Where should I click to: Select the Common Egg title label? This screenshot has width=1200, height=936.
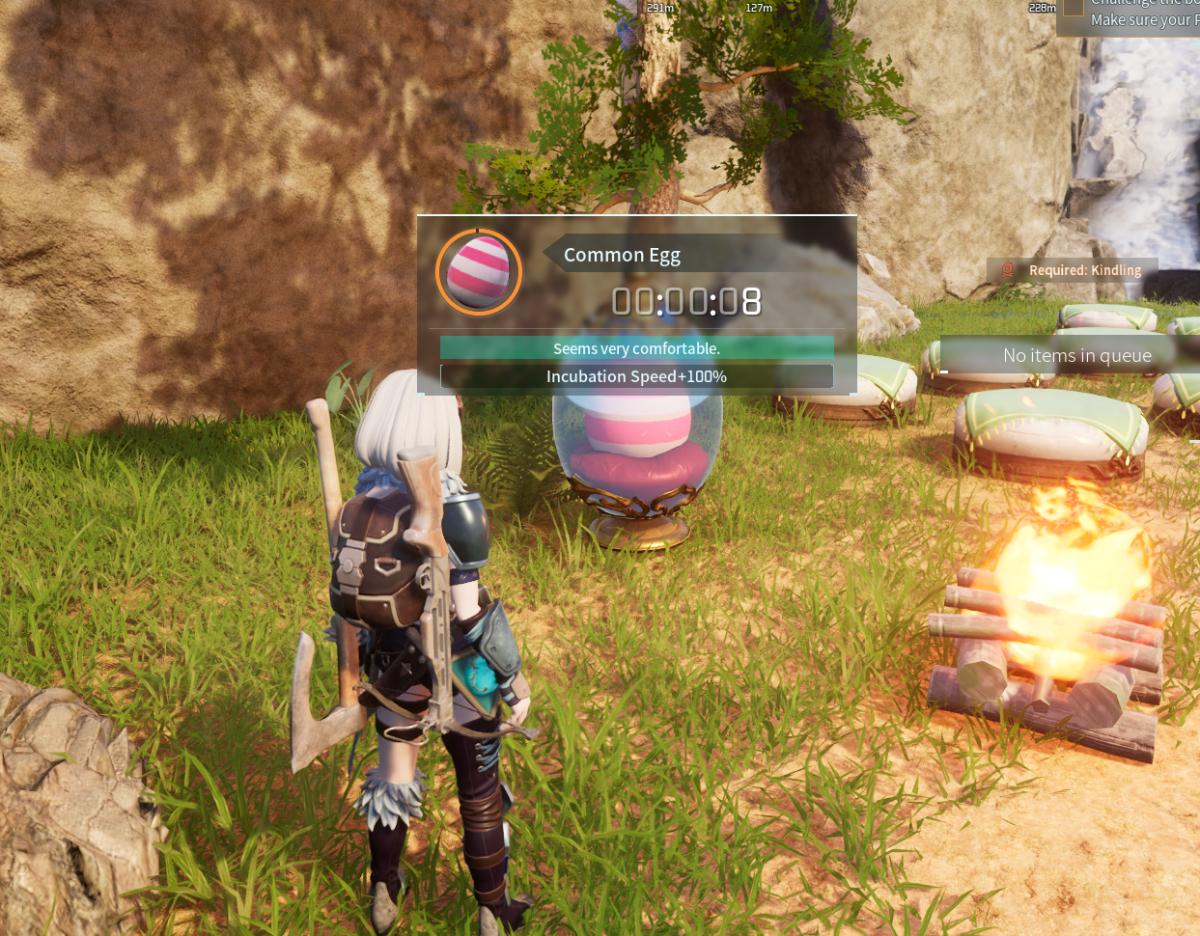622,255
